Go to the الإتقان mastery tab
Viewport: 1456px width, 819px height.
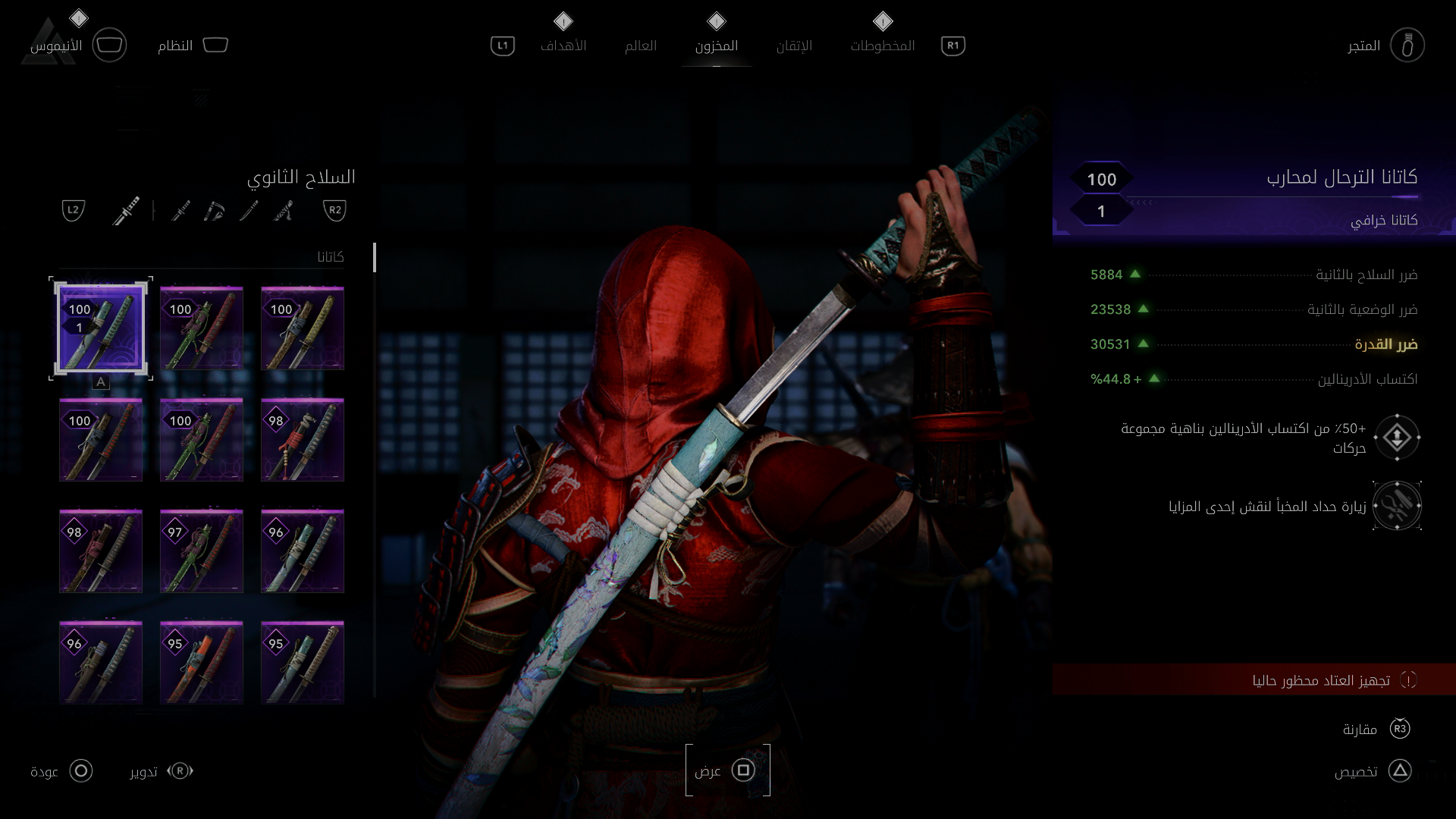point(794,45)
